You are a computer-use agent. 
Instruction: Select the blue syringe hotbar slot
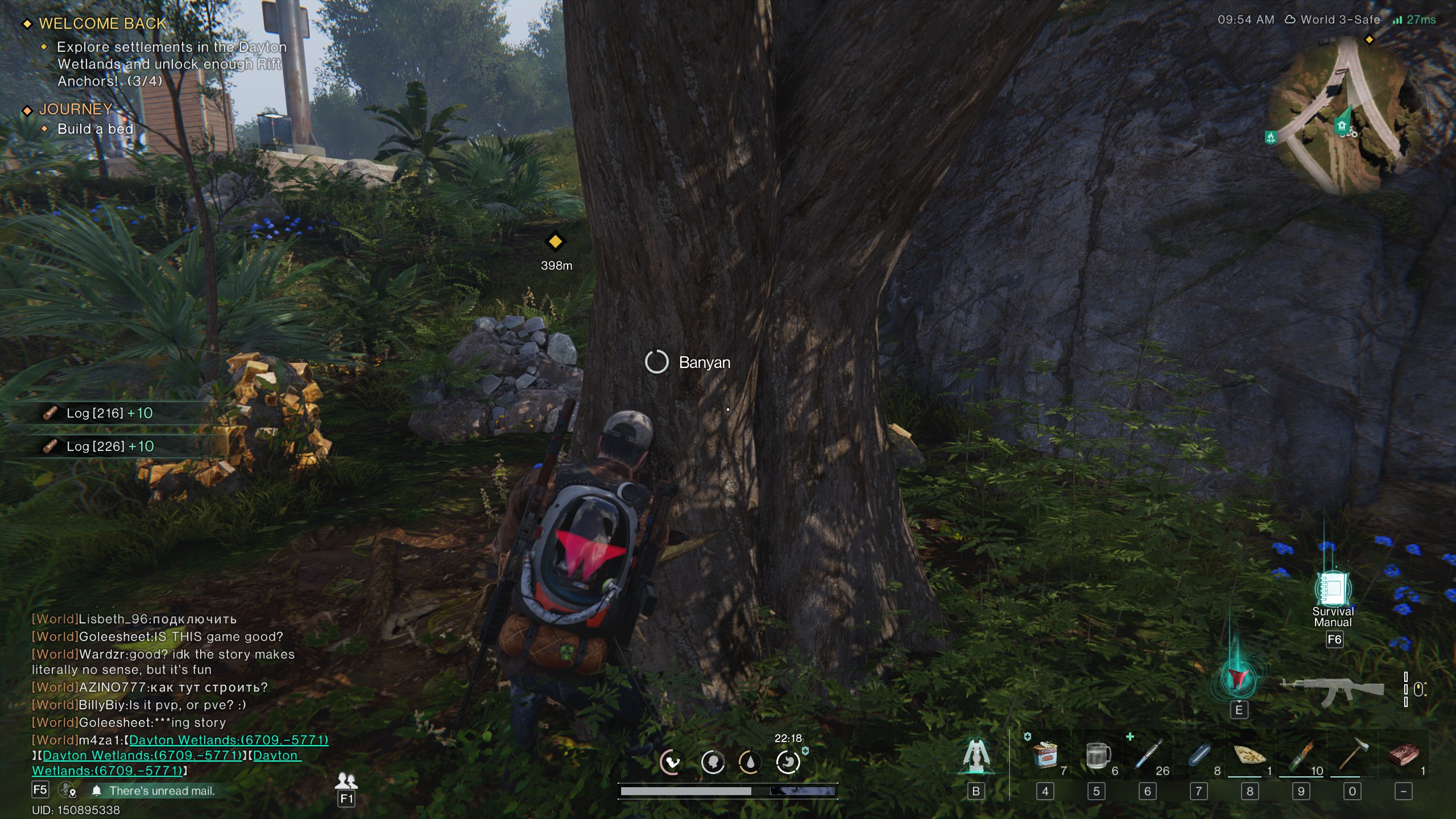pyautogui.click(x=1148, y=756)
